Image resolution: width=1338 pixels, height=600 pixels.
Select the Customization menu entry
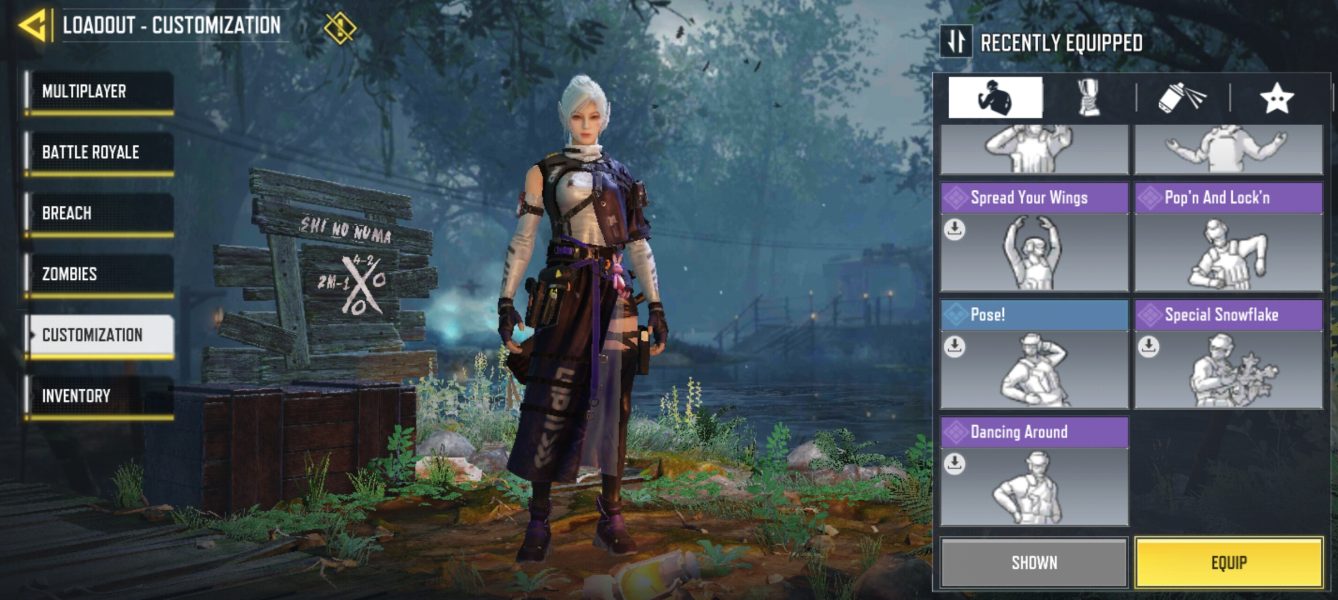coord(99,336)
